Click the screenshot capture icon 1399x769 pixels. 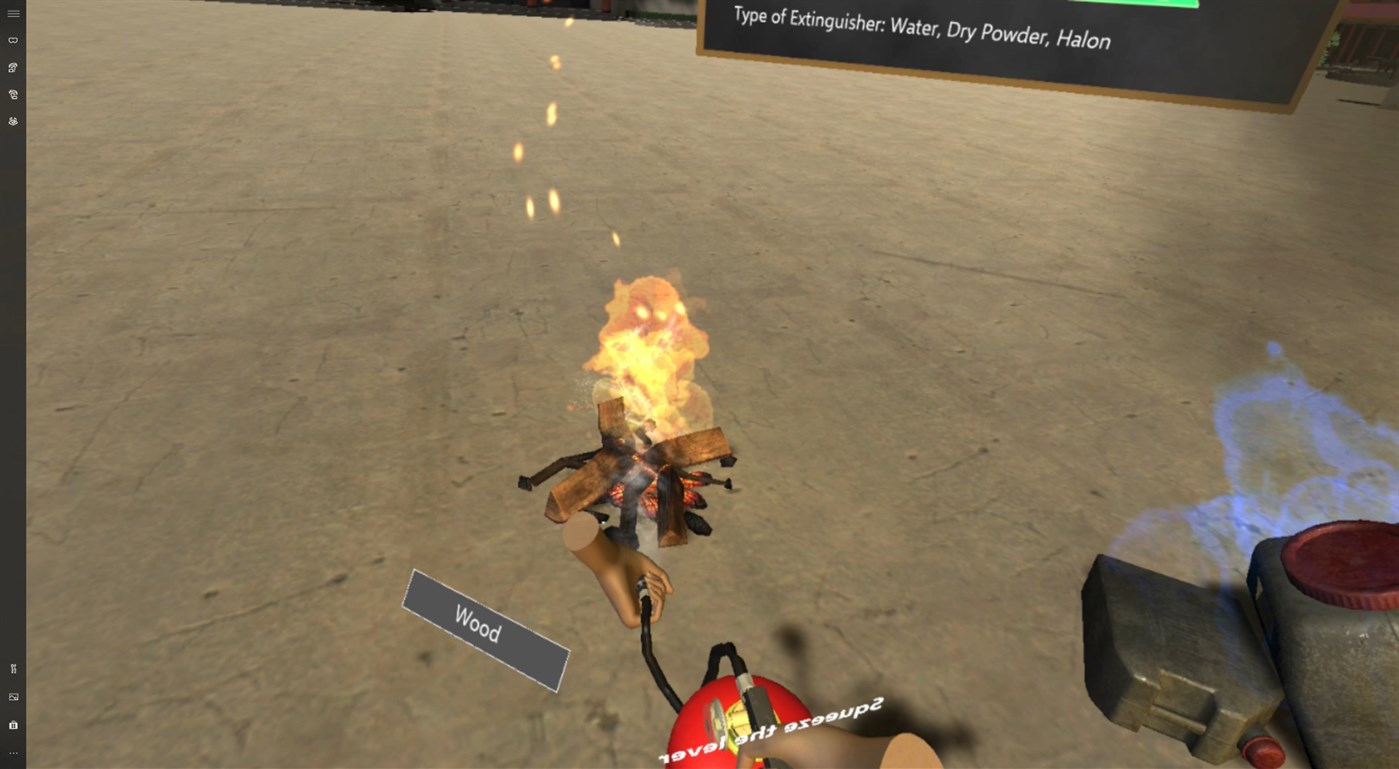click(x=13, y=696)
